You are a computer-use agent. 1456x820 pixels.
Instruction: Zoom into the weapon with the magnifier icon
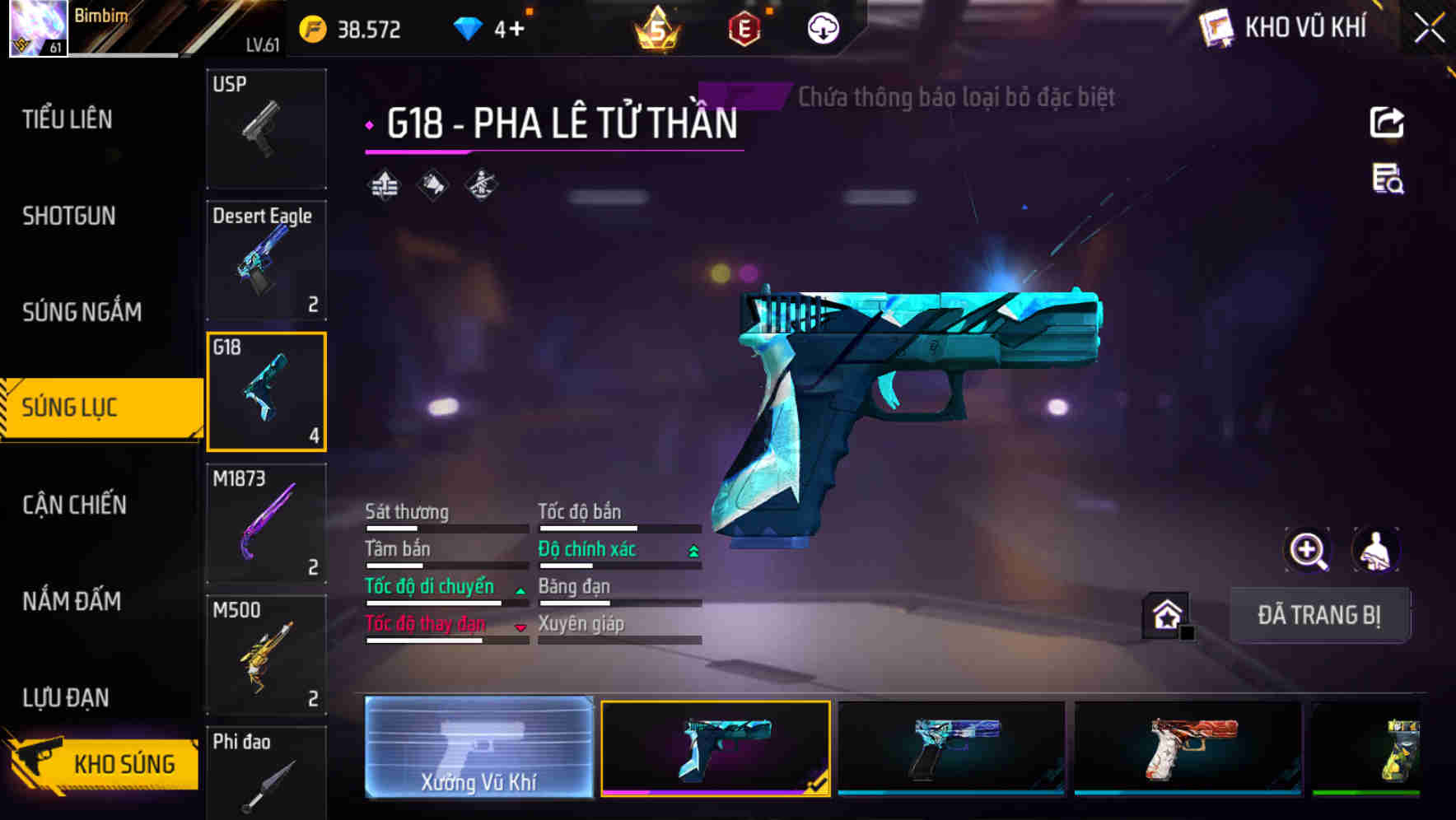tap(1309, 550)
